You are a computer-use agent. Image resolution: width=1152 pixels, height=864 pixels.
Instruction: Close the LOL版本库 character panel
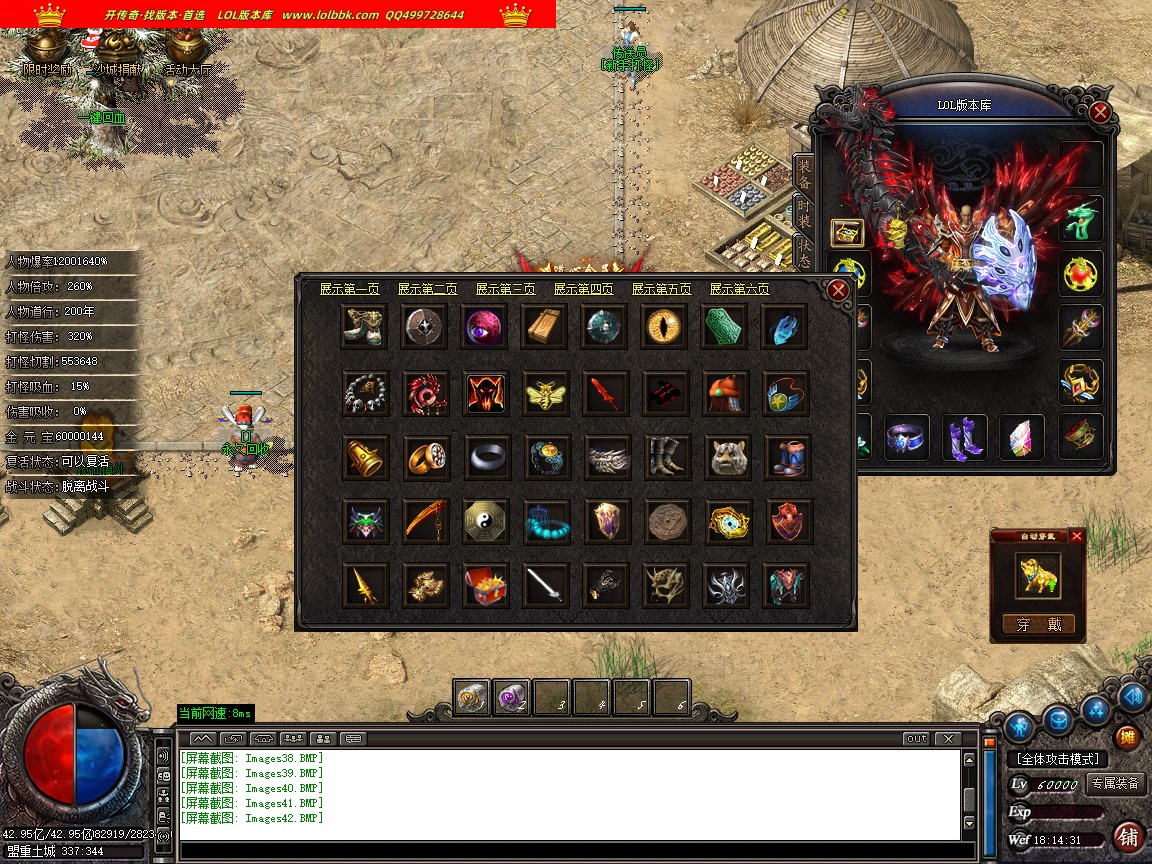pyautogui.click(x=1100, y=112)
